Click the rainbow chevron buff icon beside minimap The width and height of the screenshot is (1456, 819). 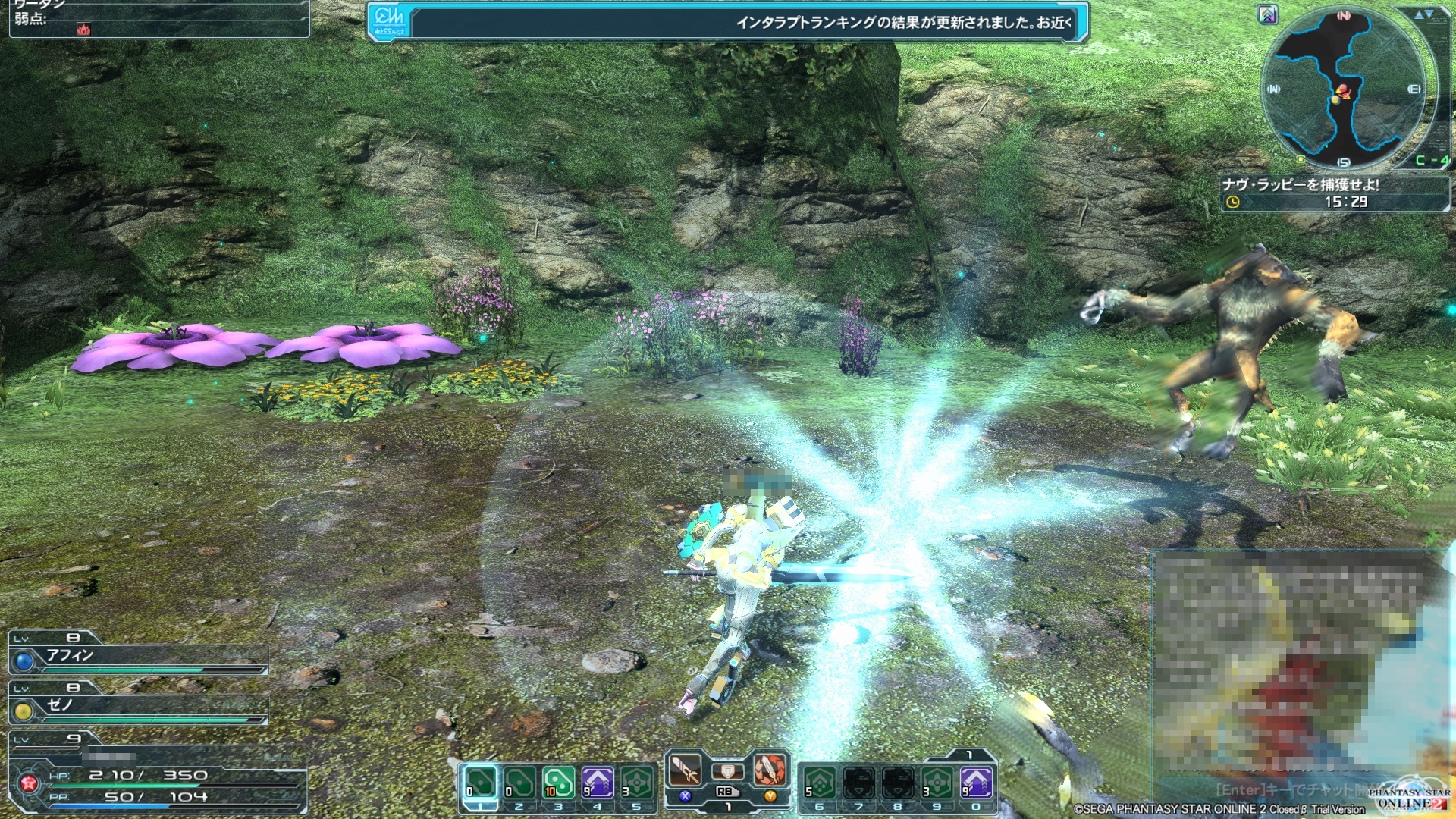[x=1268, y=14]
